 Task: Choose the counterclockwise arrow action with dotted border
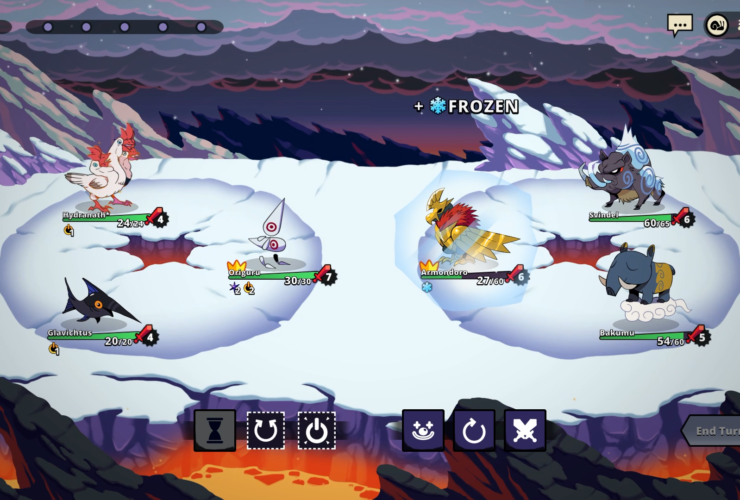tap(266, 430)
